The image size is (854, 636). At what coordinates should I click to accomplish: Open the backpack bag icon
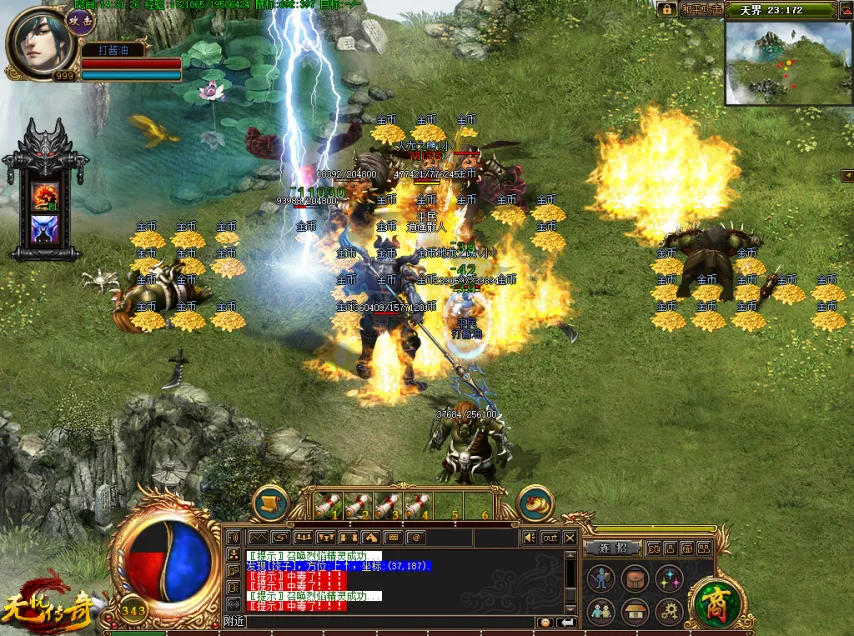(x=635, y=578)
